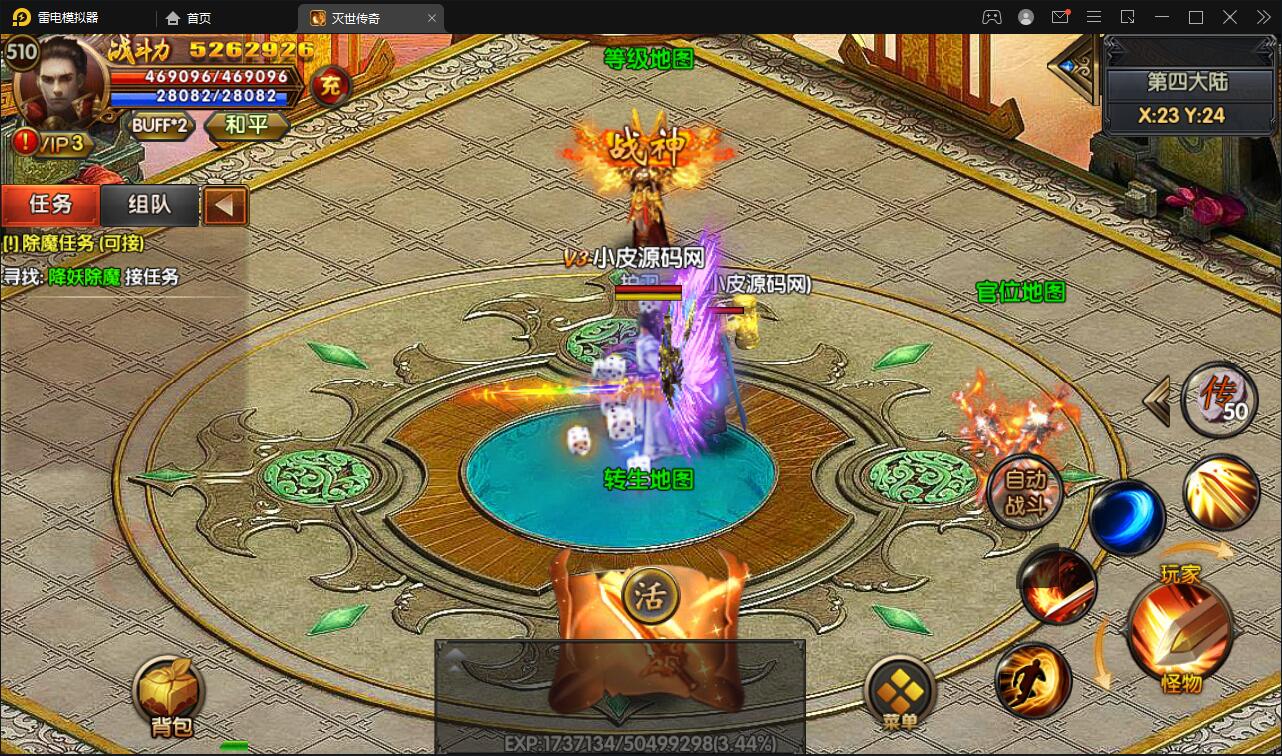Show the BUFF*2 status details
The image size is (1282, 756).
[x=160, y=125]
